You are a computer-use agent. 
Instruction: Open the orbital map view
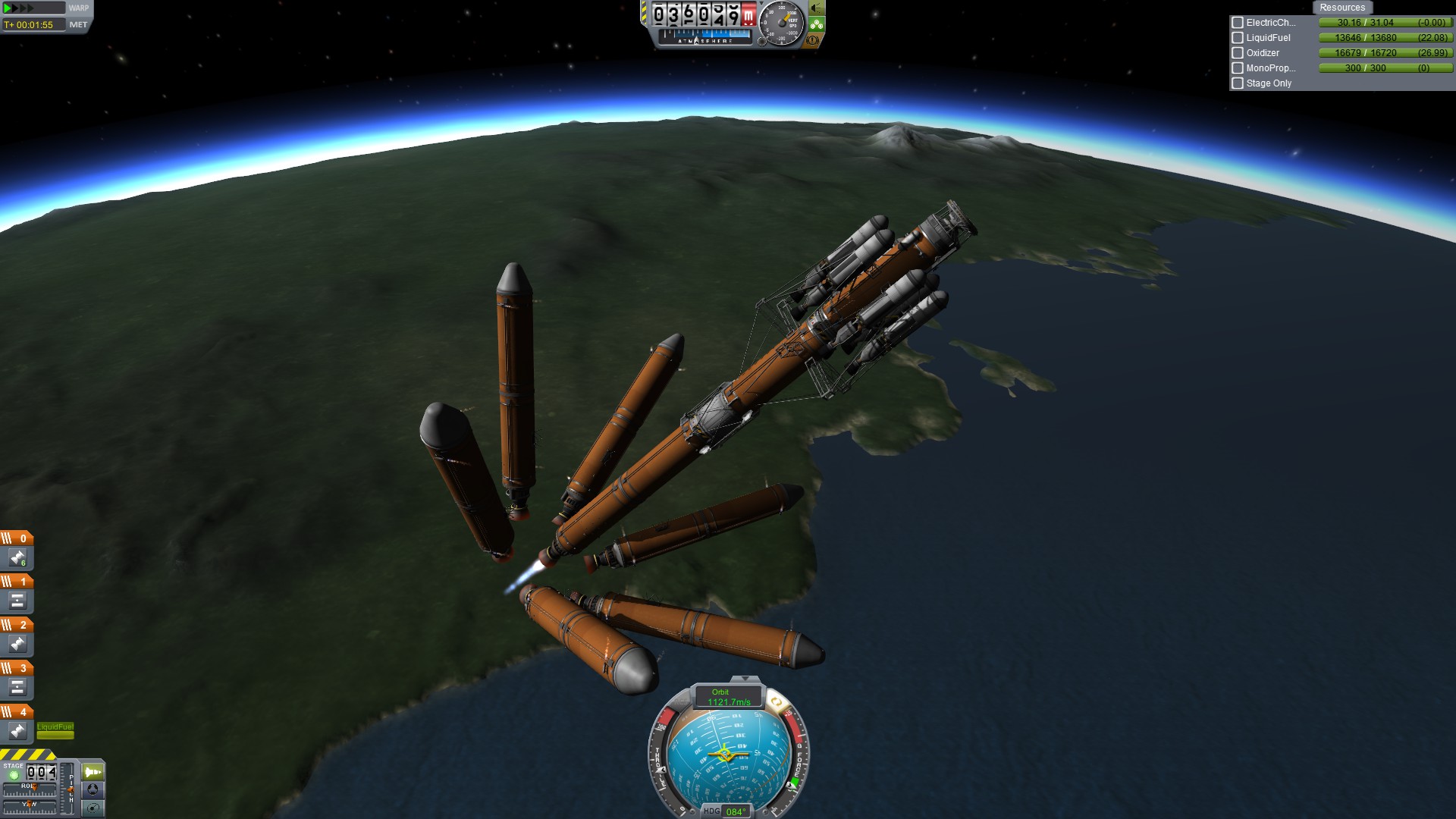point(93,808)
